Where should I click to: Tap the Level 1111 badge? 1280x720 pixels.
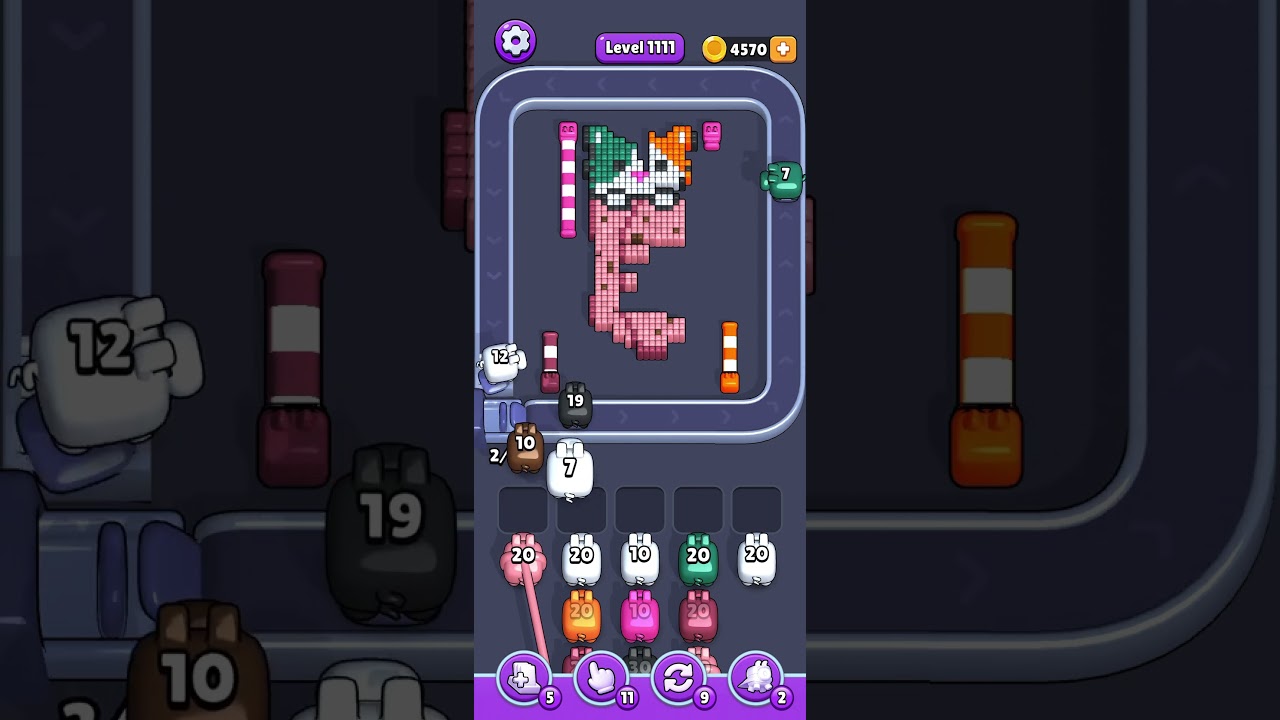(x=639, y=47)
